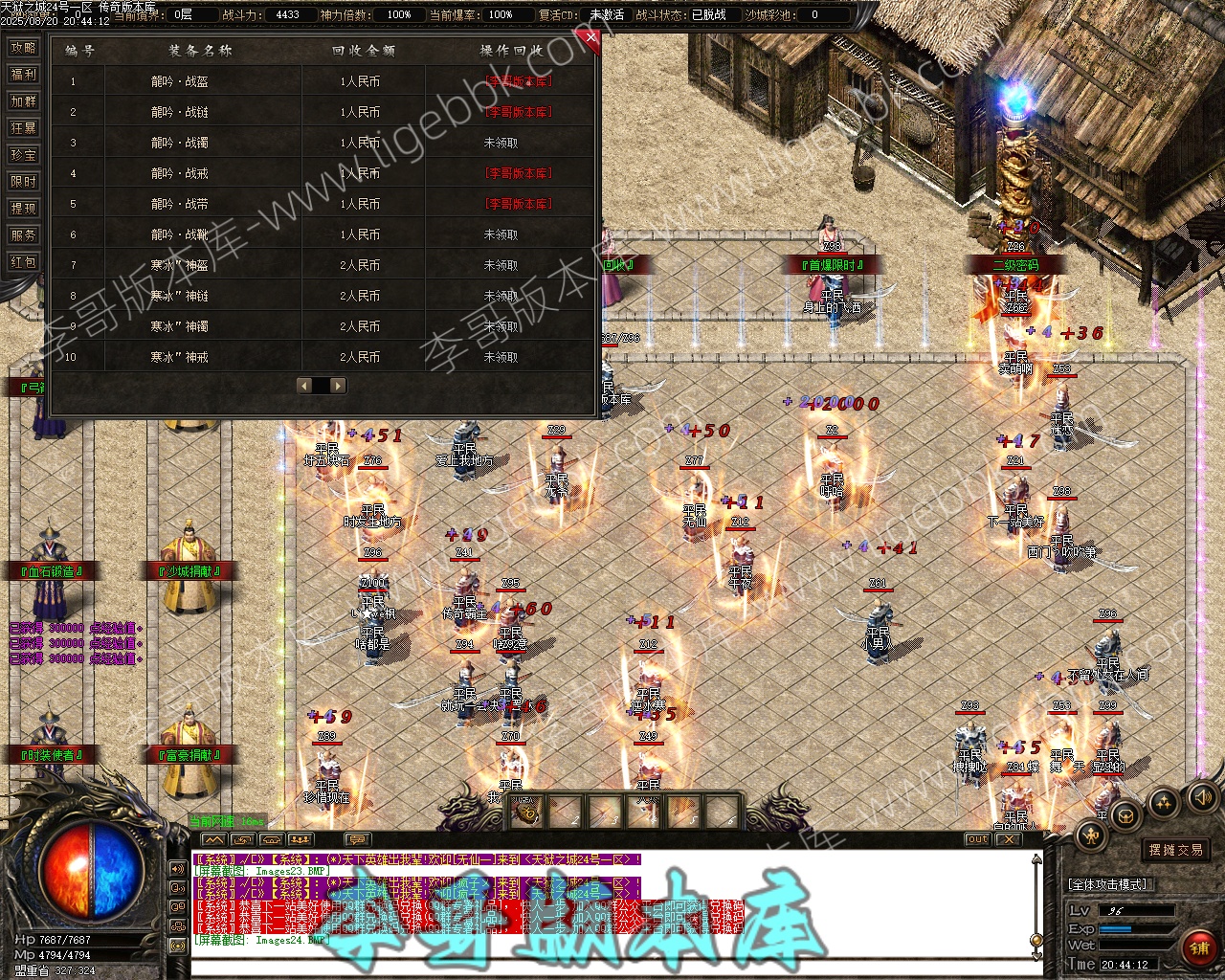This screenshot has height=980, width=1225.
Task: Toggle the sound speaker icon
Action: tap(1200, 796)
